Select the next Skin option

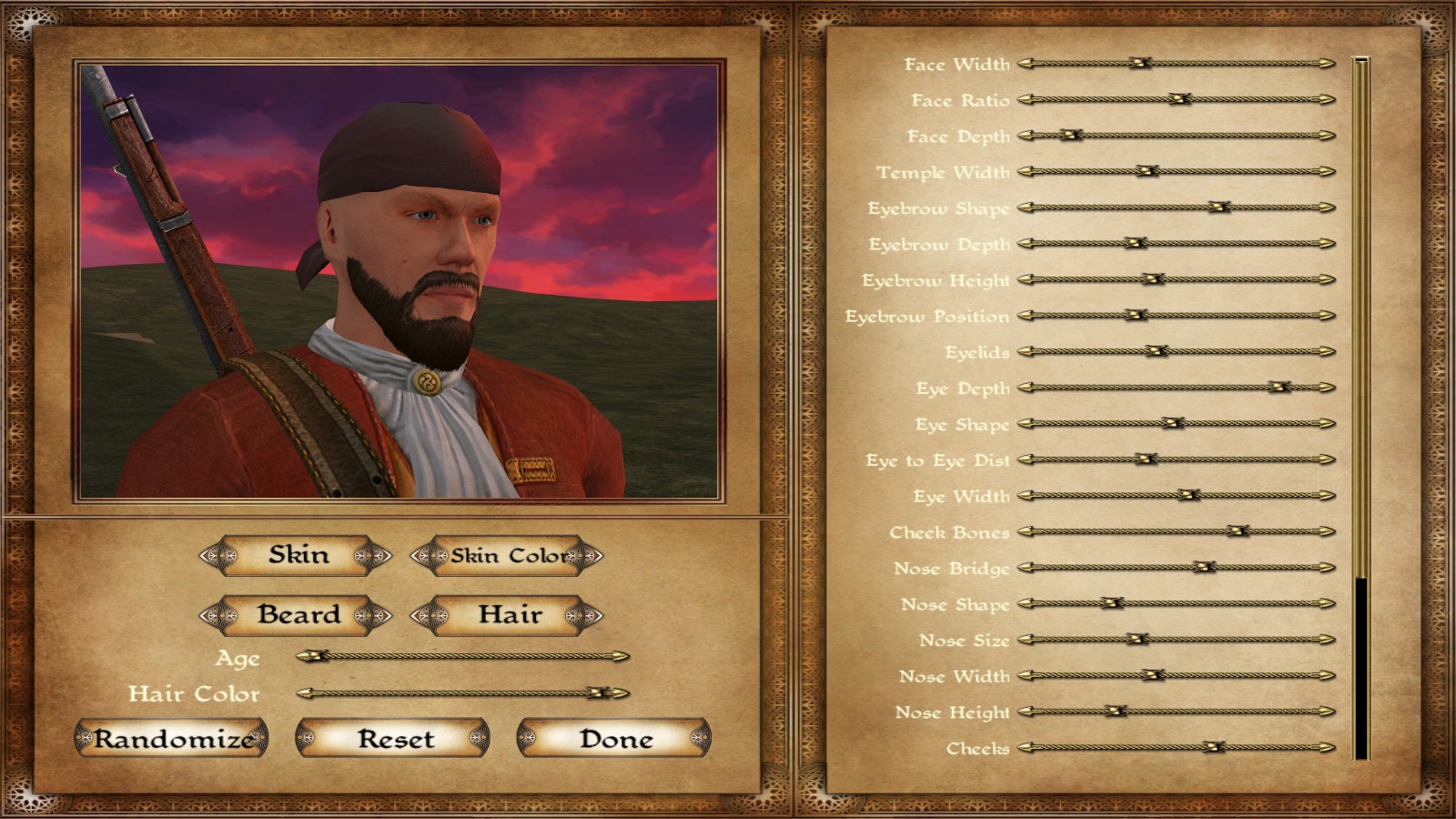click(x=373, y=555)
